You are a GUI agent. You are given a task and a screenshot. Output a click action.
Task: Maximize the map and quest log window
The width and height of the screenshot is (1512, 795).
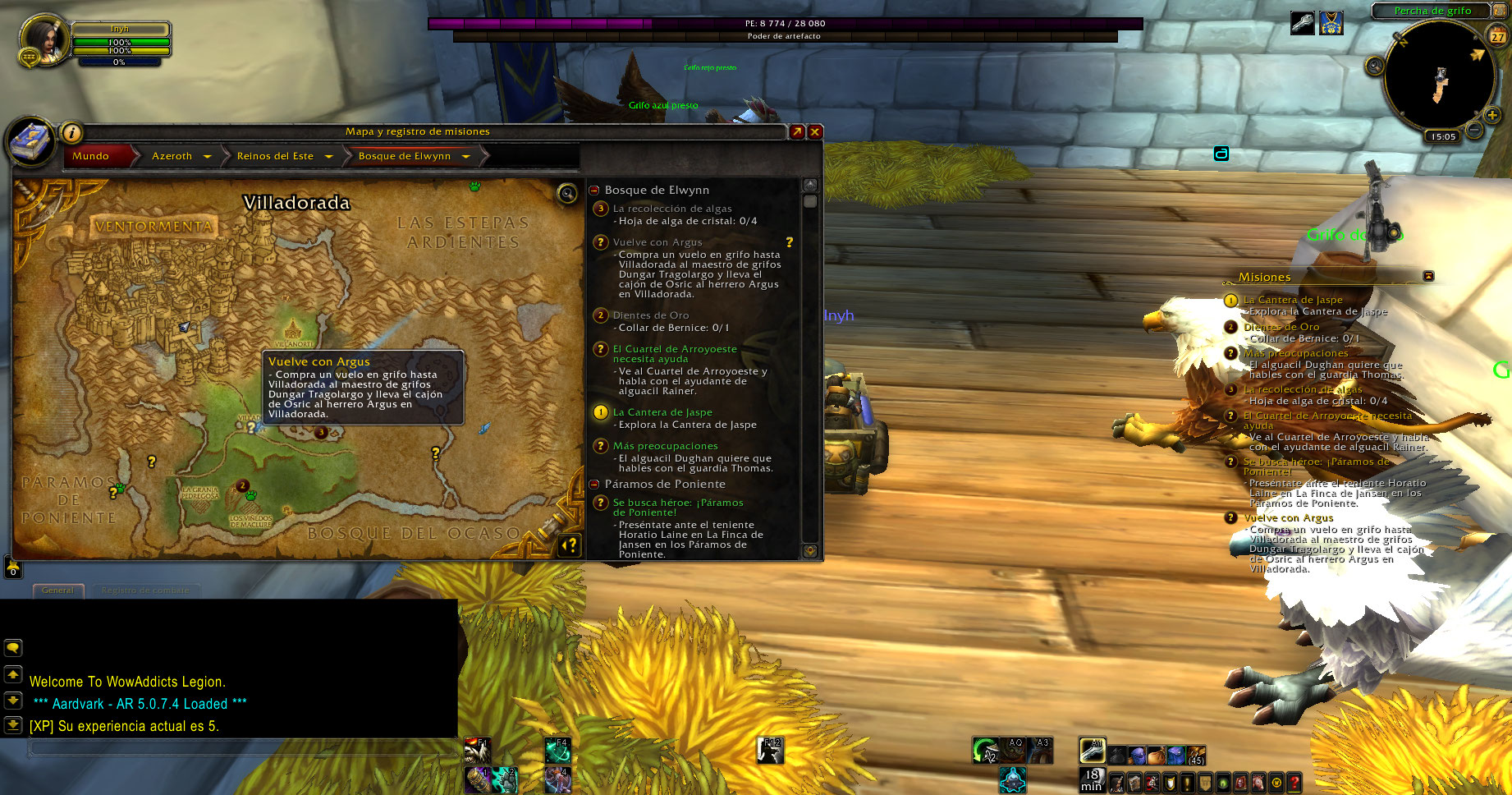[797, 131]
